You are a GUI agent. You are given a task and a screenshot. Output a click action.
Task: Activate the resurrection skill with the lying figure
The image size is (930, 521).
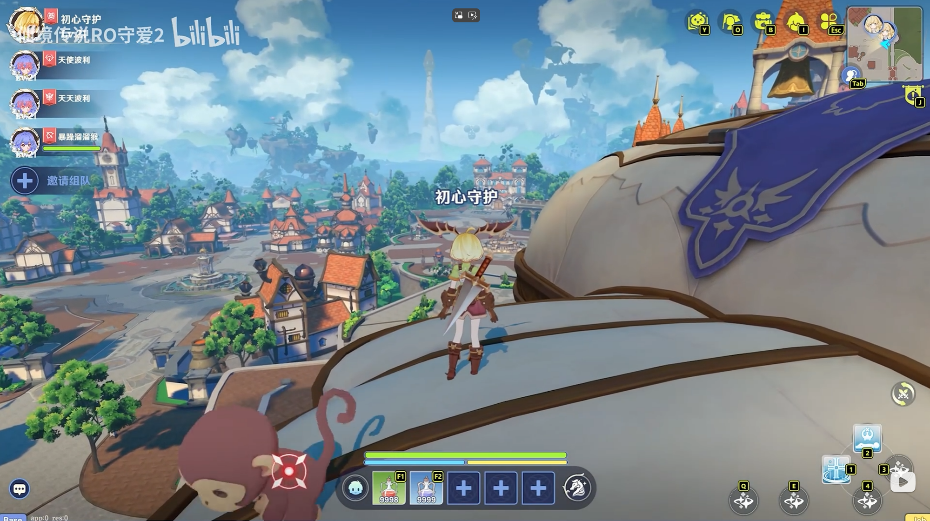[x=866, y=438]
